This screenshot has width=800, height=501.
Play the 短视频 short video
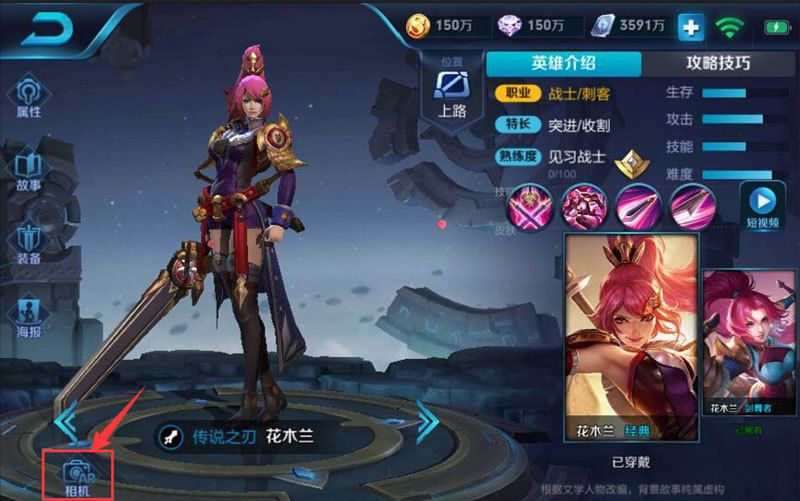pos(762,205)
